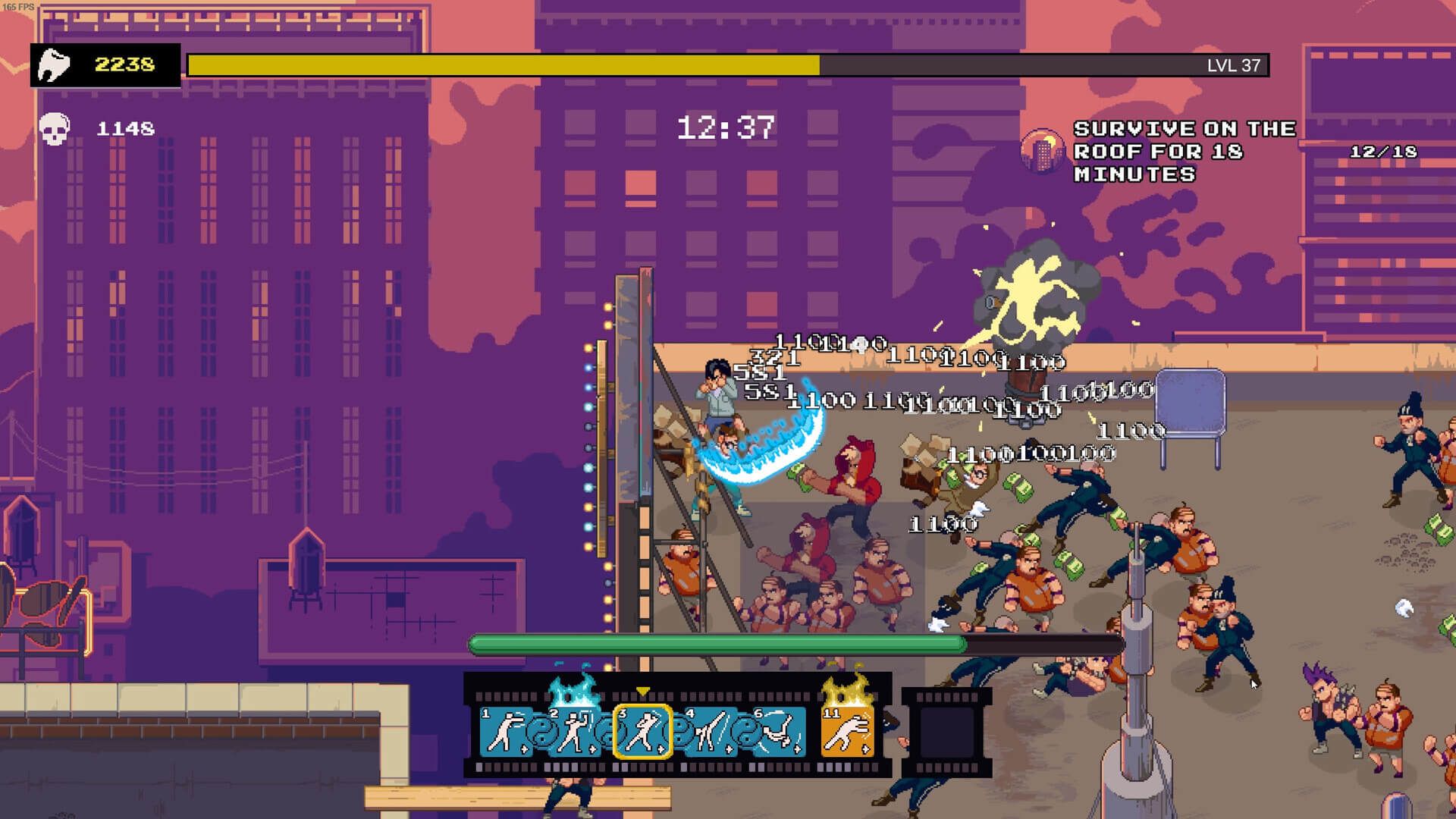Click the yellow triangle marker above slot 3
The height and width of the screenshot is (819, 1456).
(x=642, y=691)
